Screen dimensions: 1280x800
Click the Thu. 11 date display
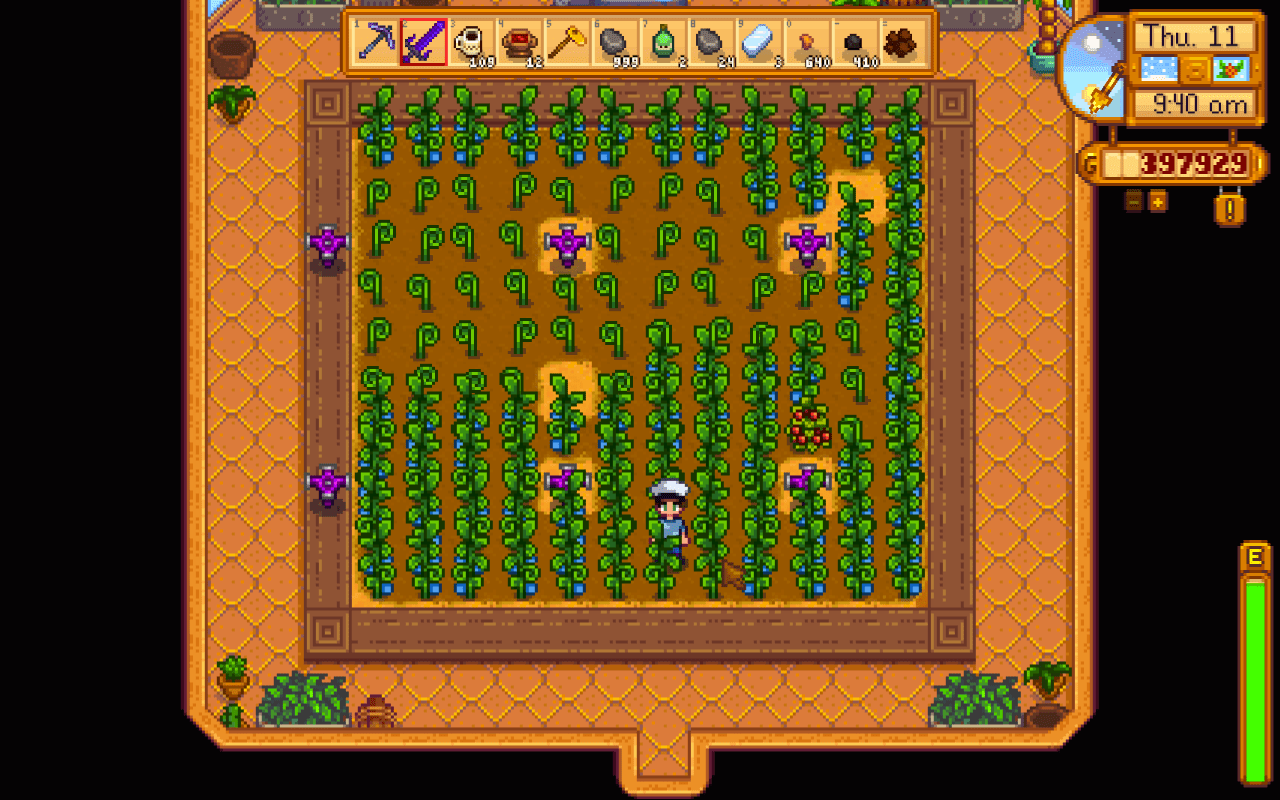pos(1193,35)
